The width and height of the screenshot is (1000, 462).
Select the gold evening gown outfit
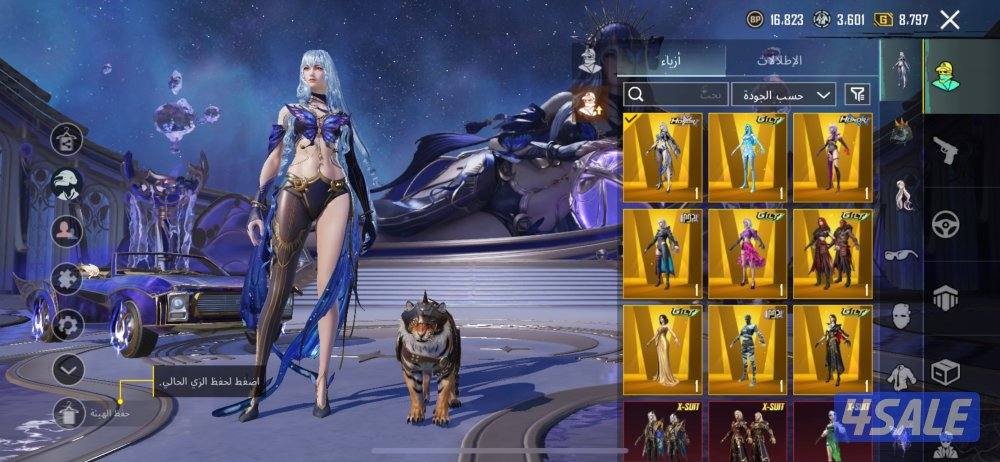point(662,349)
